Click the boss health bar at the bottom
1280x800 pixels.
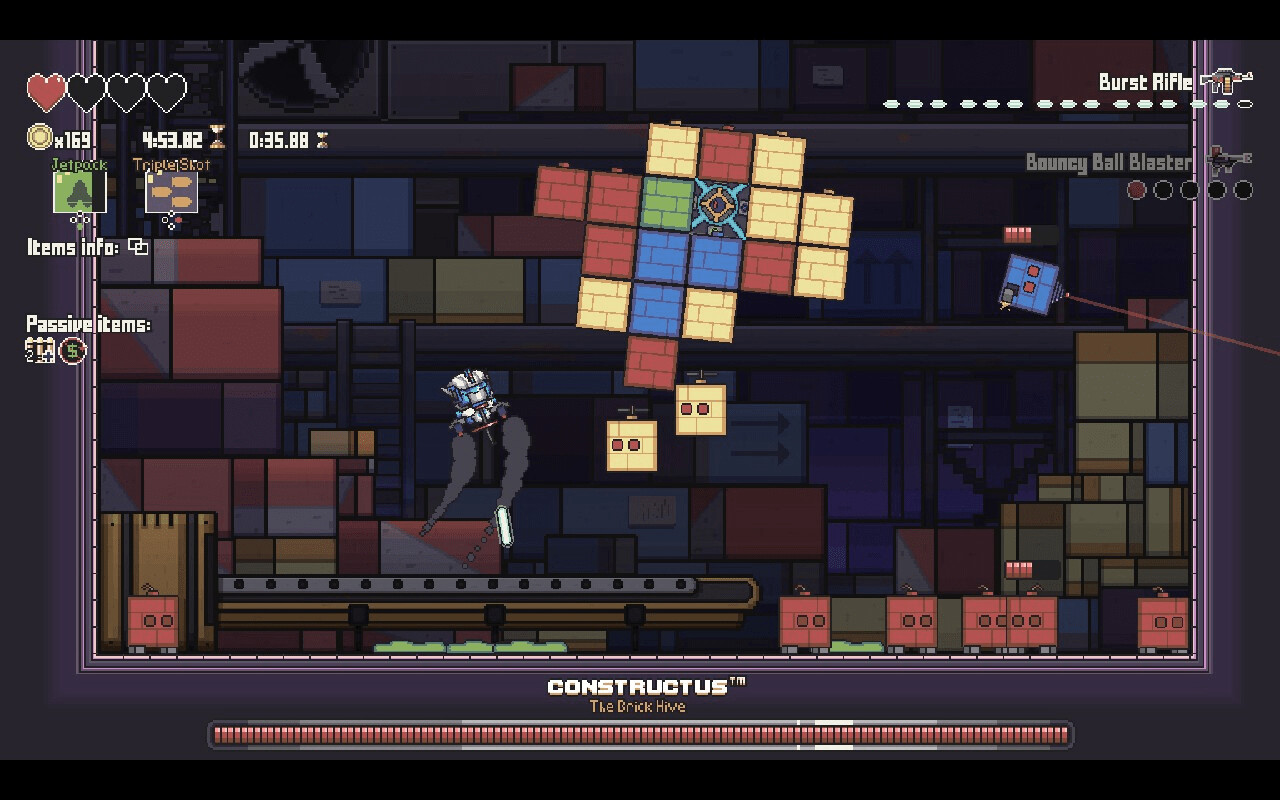pyautogui.click(x=640, y=733)
